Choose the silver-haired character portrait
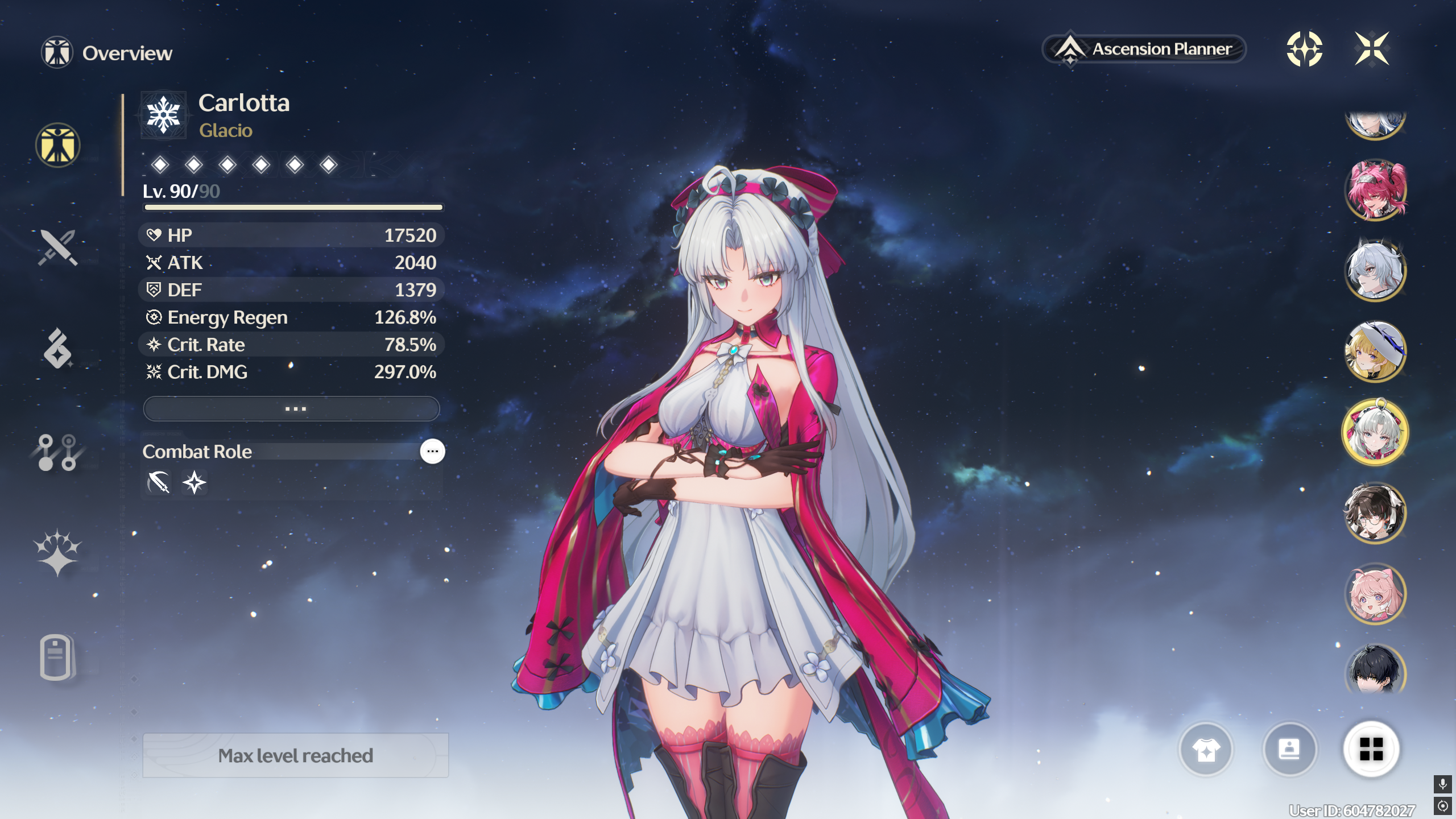Image resolution: width=1456 pixels, height=819 pixels. click(1375, 271)
